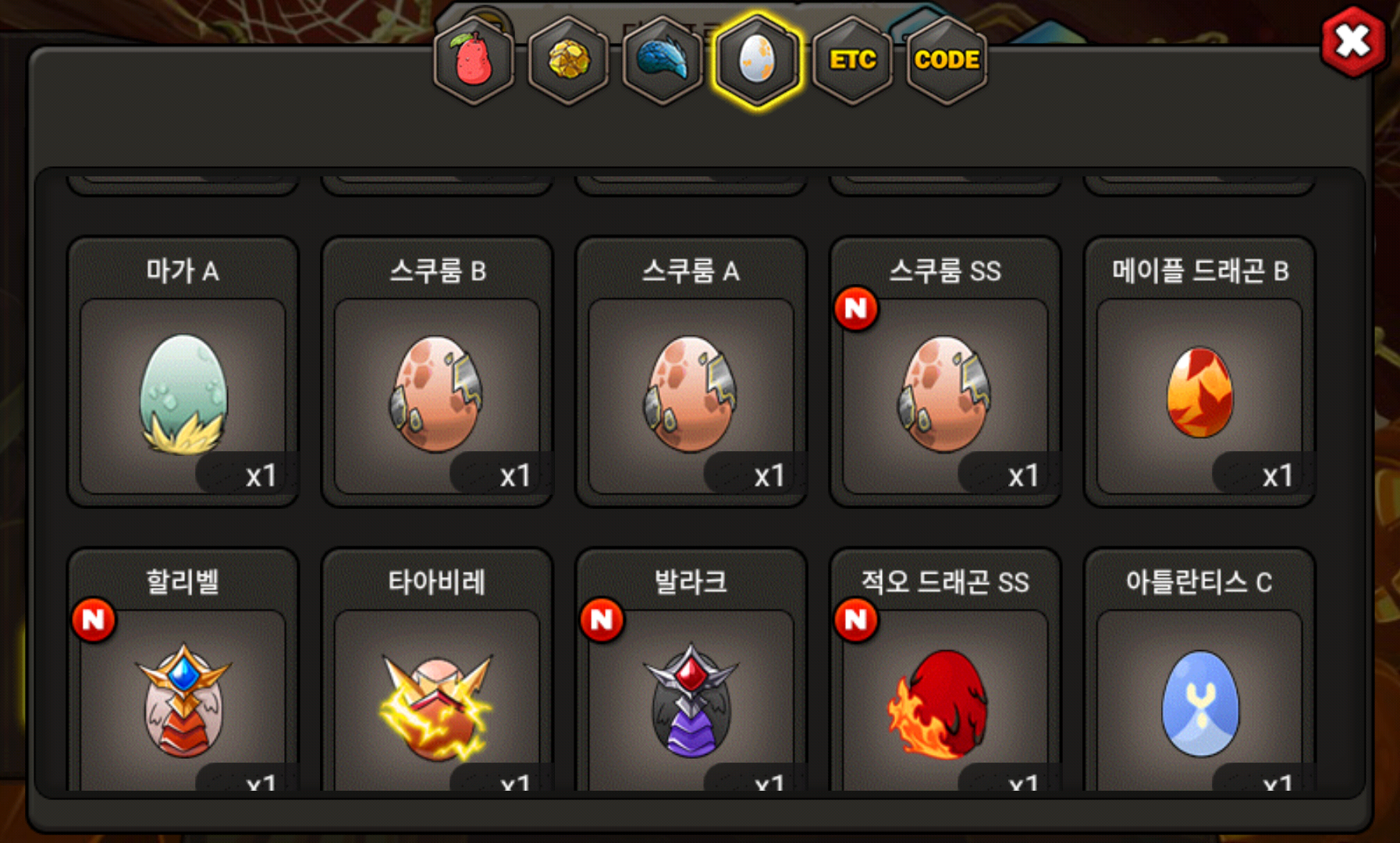Pick the 스쿠룸 B egg
This screenshot has height=843, width=1400.
click(437, 394)
